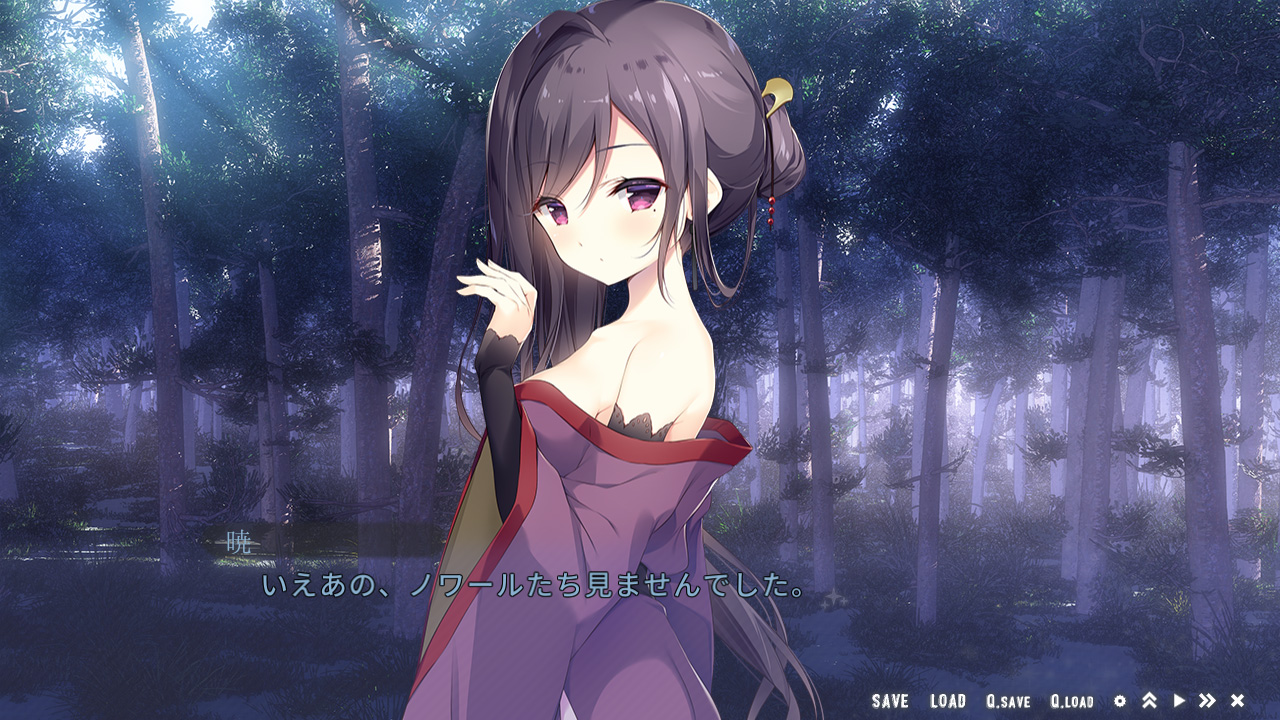The width and height of the screenshot is (1280, 720).
Task: Quick load with Q.LOAD
Action: [1071, 701]
